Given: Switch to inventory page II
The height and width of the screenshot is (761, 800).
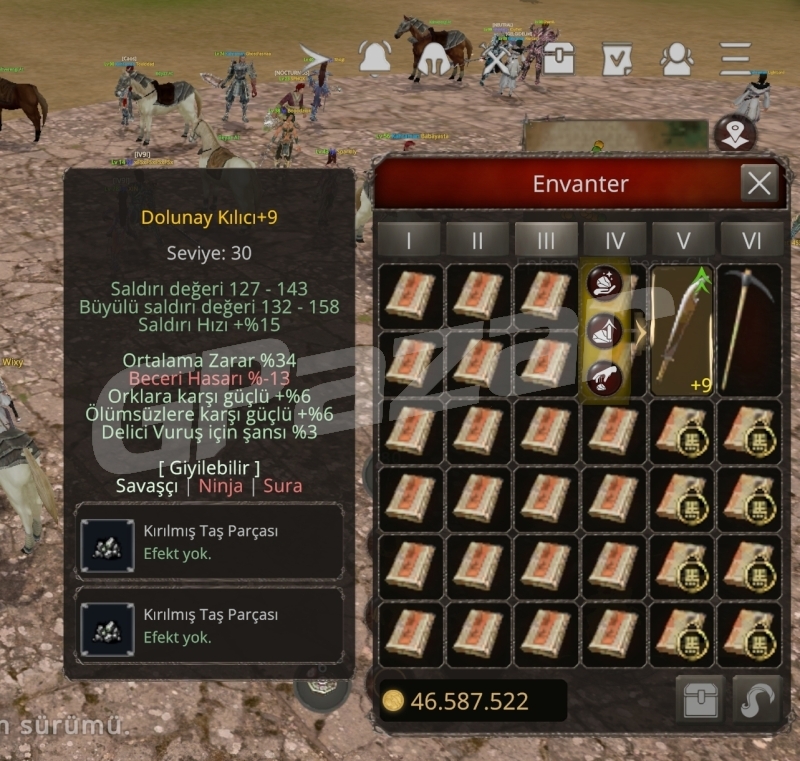Looking at the screenshot, I should click(477, 239).
